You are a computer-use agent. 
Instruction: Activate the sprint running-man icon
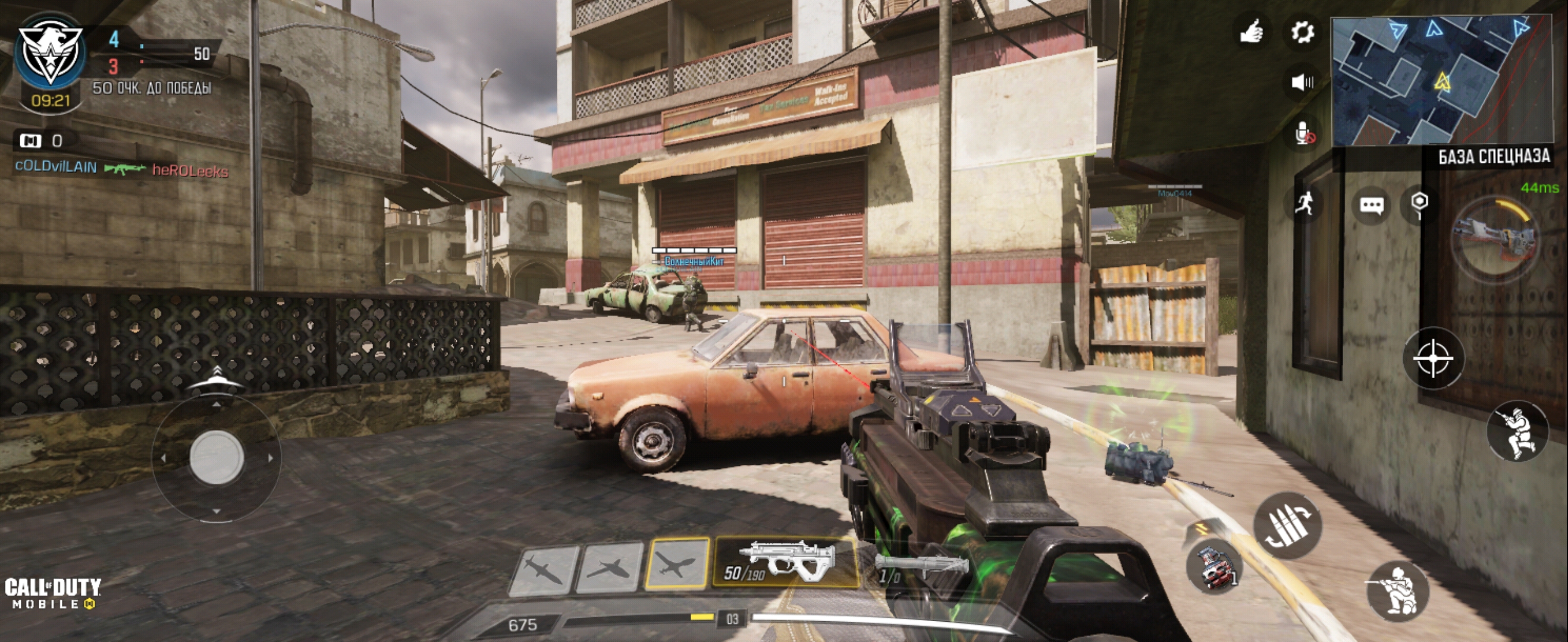pos(1303,203)
